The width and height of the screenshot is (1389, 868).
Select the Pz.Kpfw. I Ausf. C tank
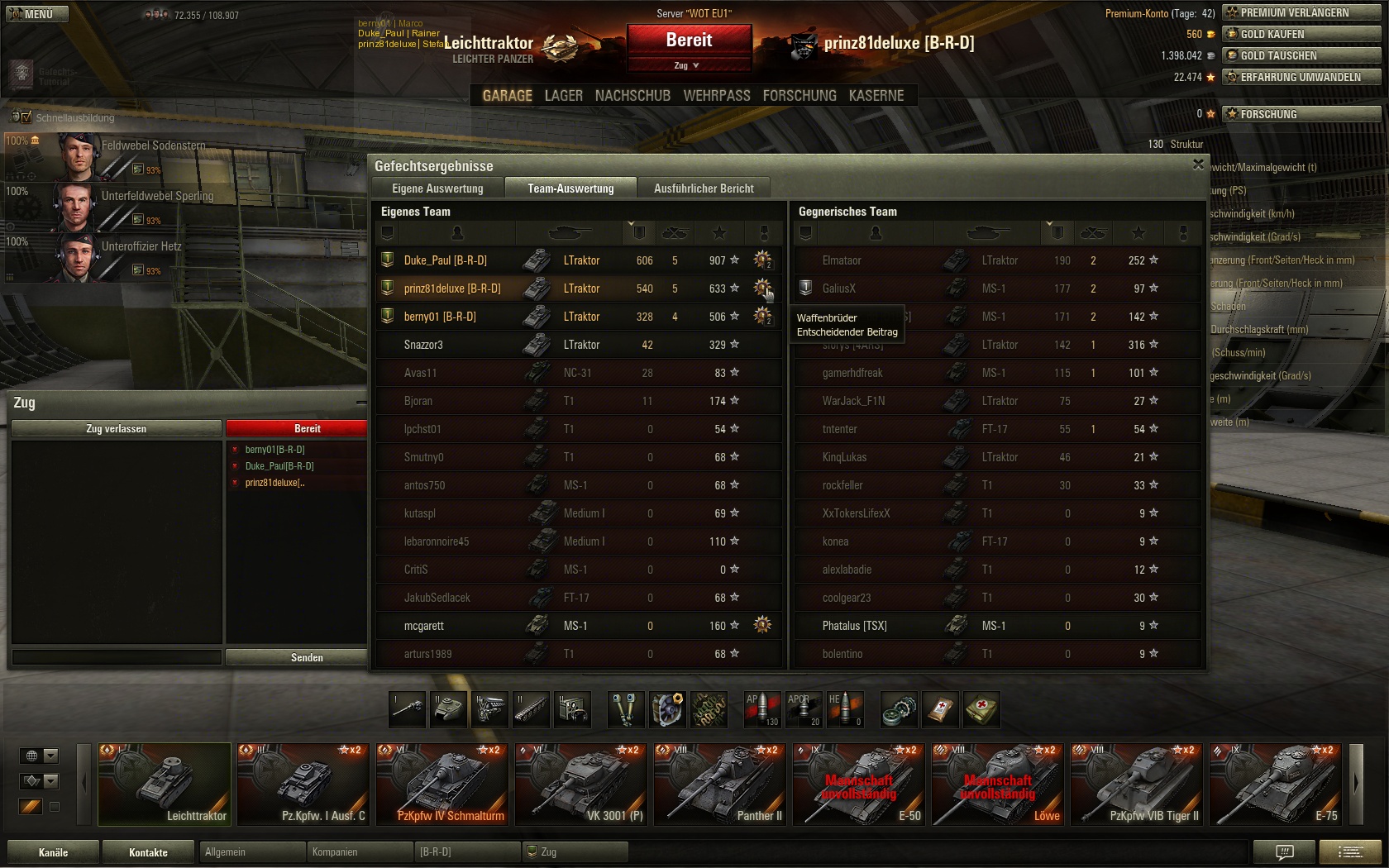303,784
